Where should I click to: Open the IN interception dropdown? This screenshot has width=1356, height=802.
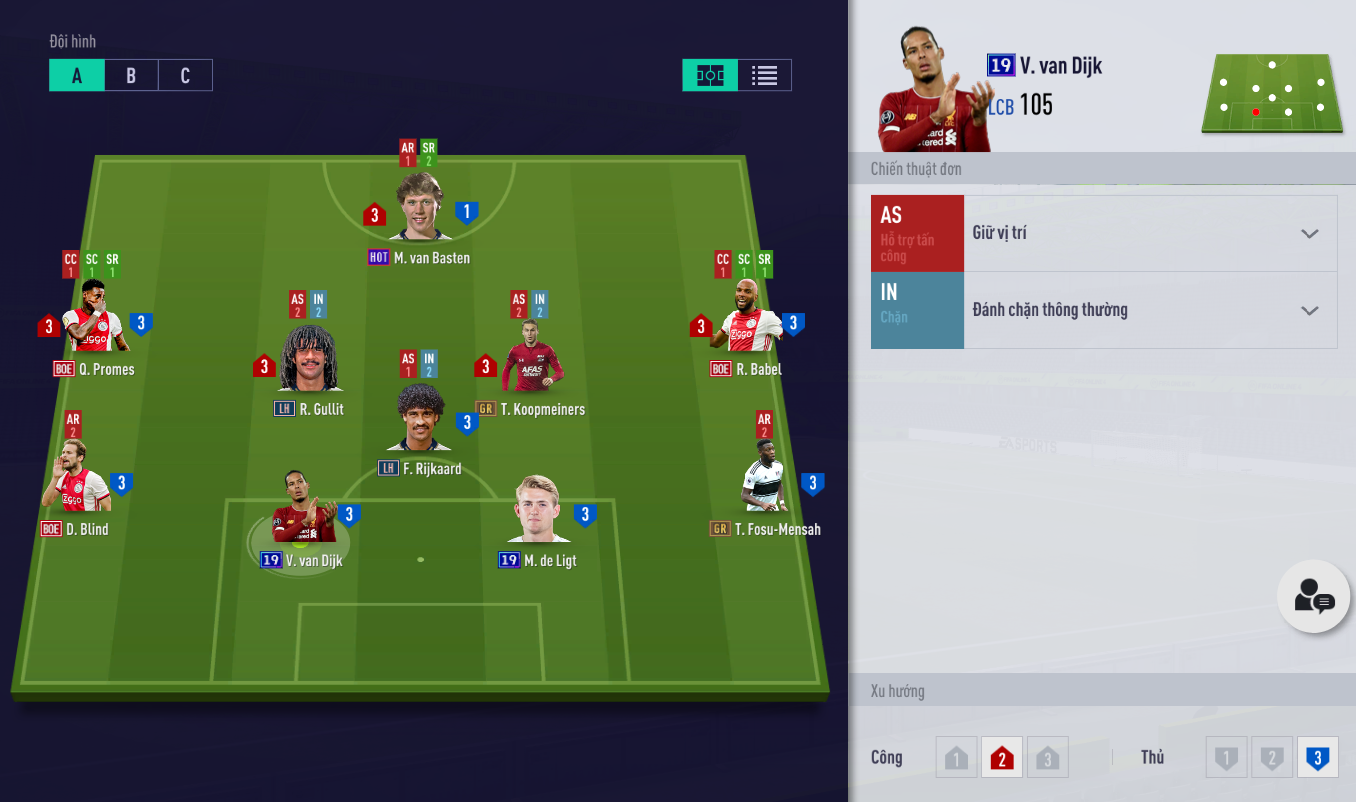[x=1150, y=310]
